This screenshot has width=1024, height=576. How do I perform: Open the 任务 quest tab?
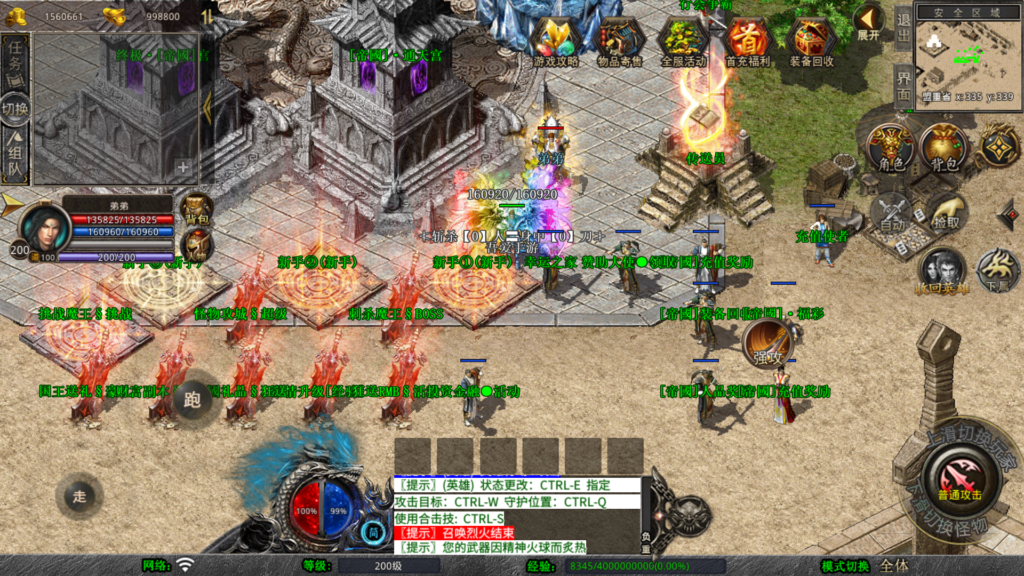point(15,58)
